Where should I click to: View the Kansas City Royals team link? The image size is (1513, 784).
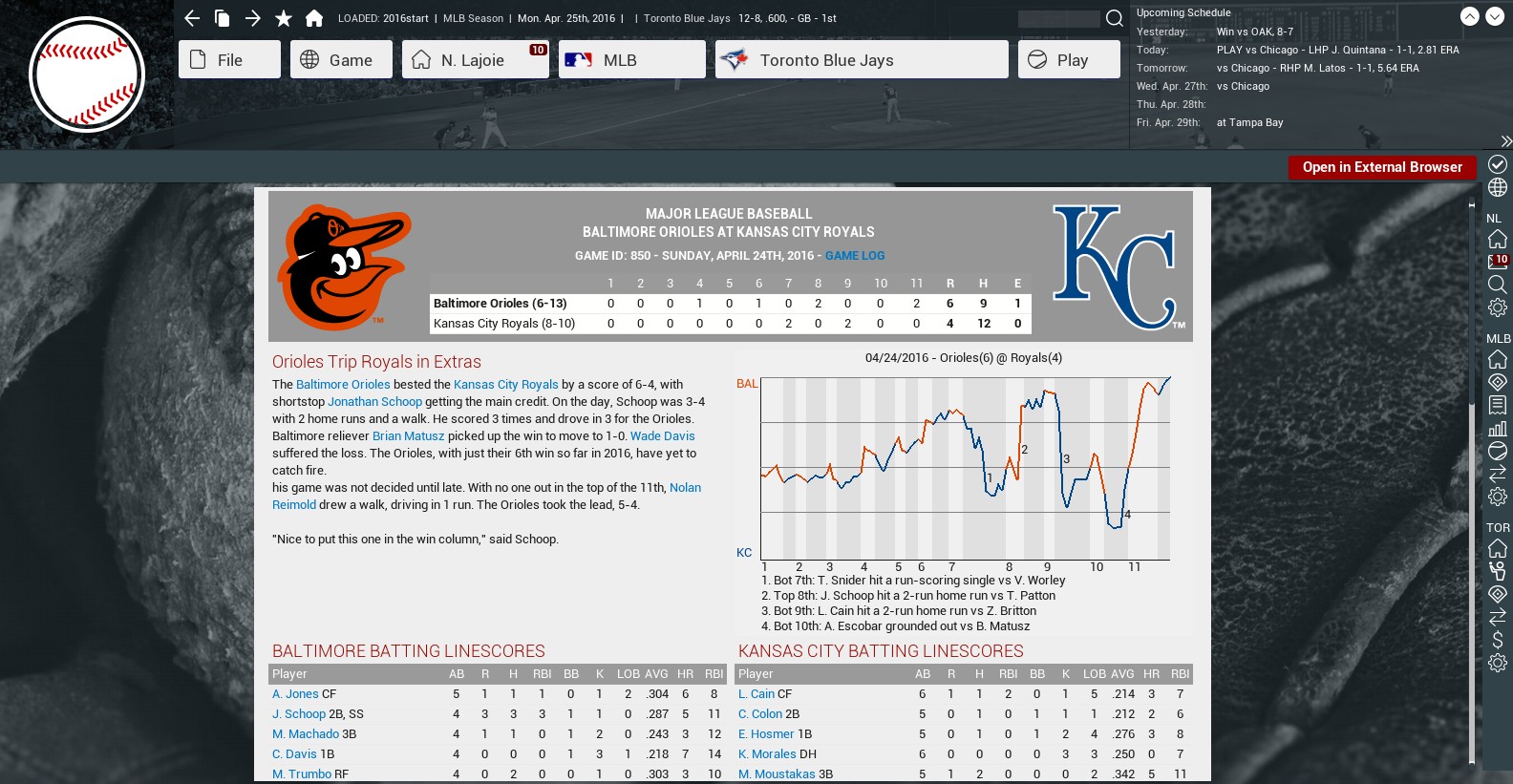point(505,385)
